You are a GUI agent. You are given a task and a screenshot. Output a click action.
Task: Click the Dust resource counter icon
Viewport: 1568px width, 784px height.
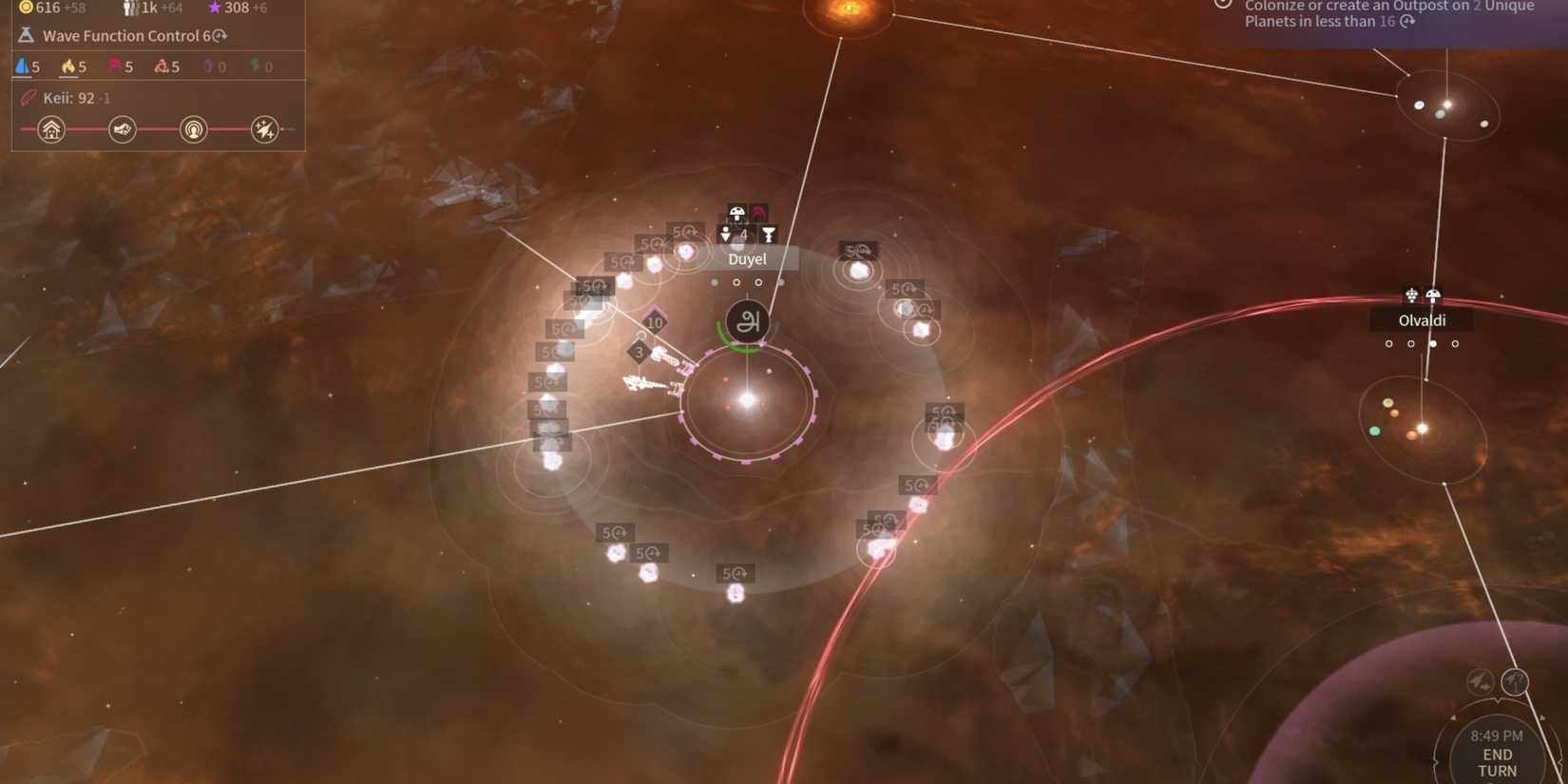[x=26, y=8]
